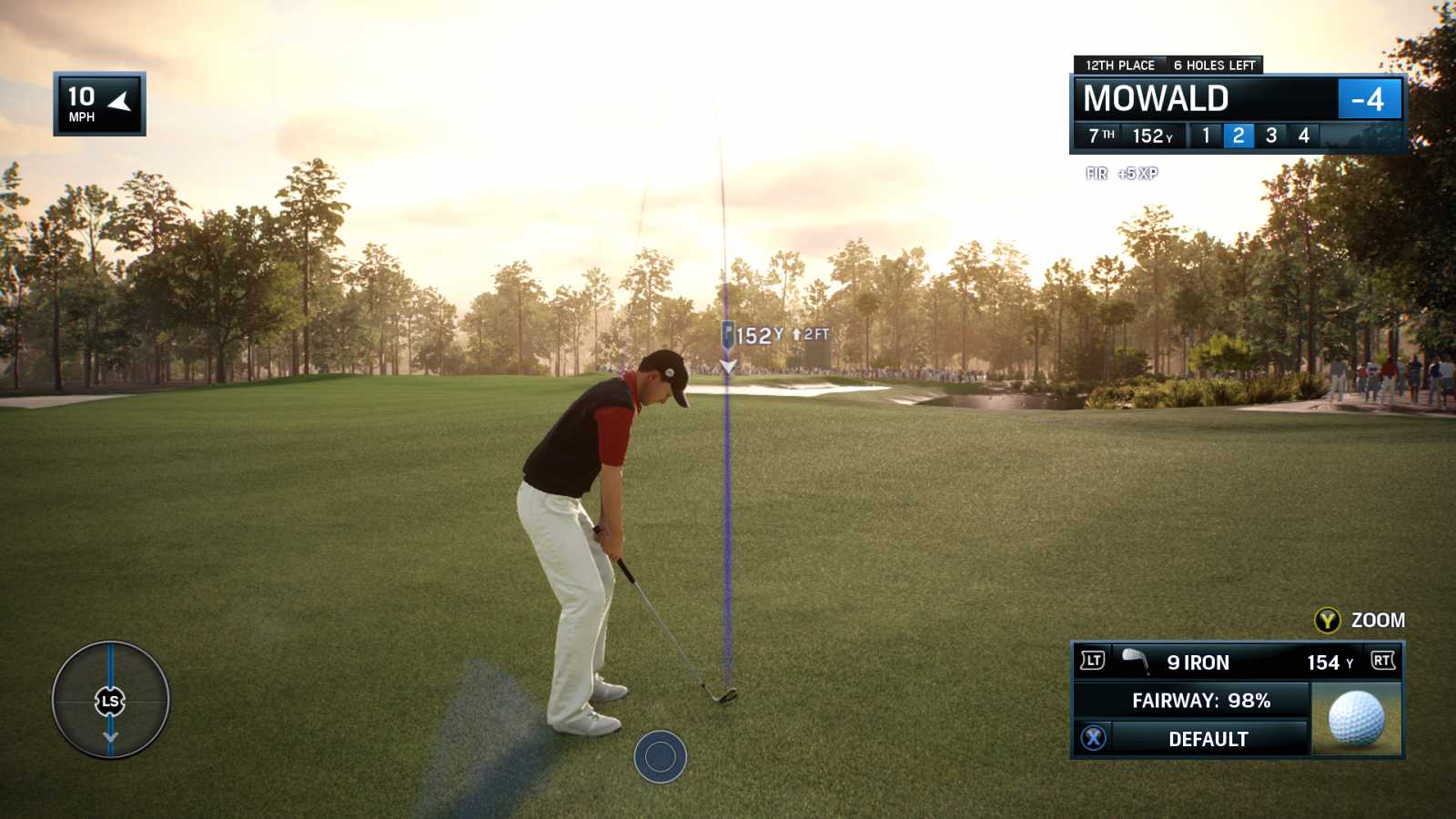Image resolution: width=1456 pixels, height=819 pixels.
Task: Click the golf ball lie thumbnail
Action: pyautogui.click(x=1356, y=718)
